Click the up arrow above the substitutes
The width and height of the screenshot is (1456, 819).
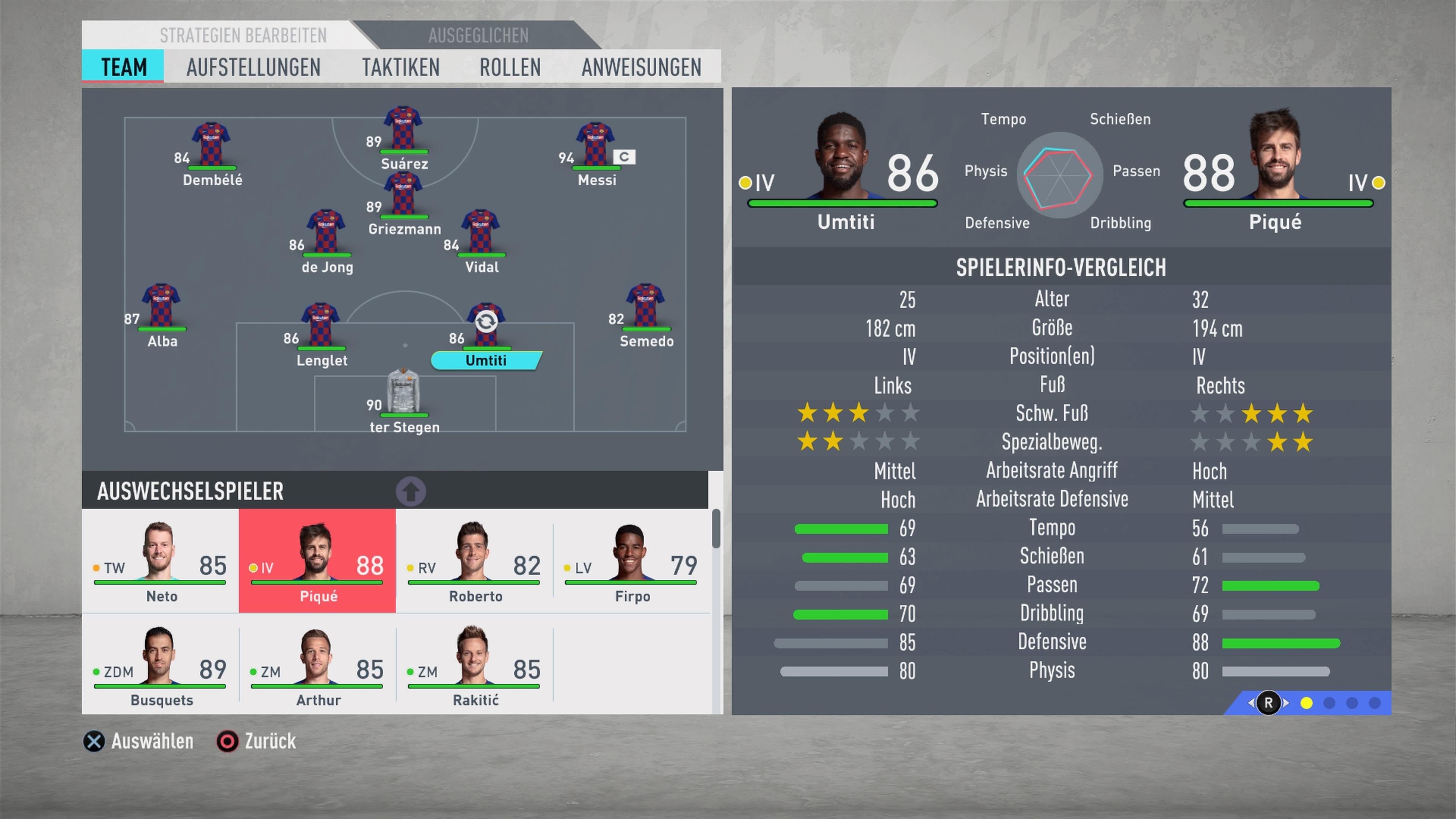point(411,491)
